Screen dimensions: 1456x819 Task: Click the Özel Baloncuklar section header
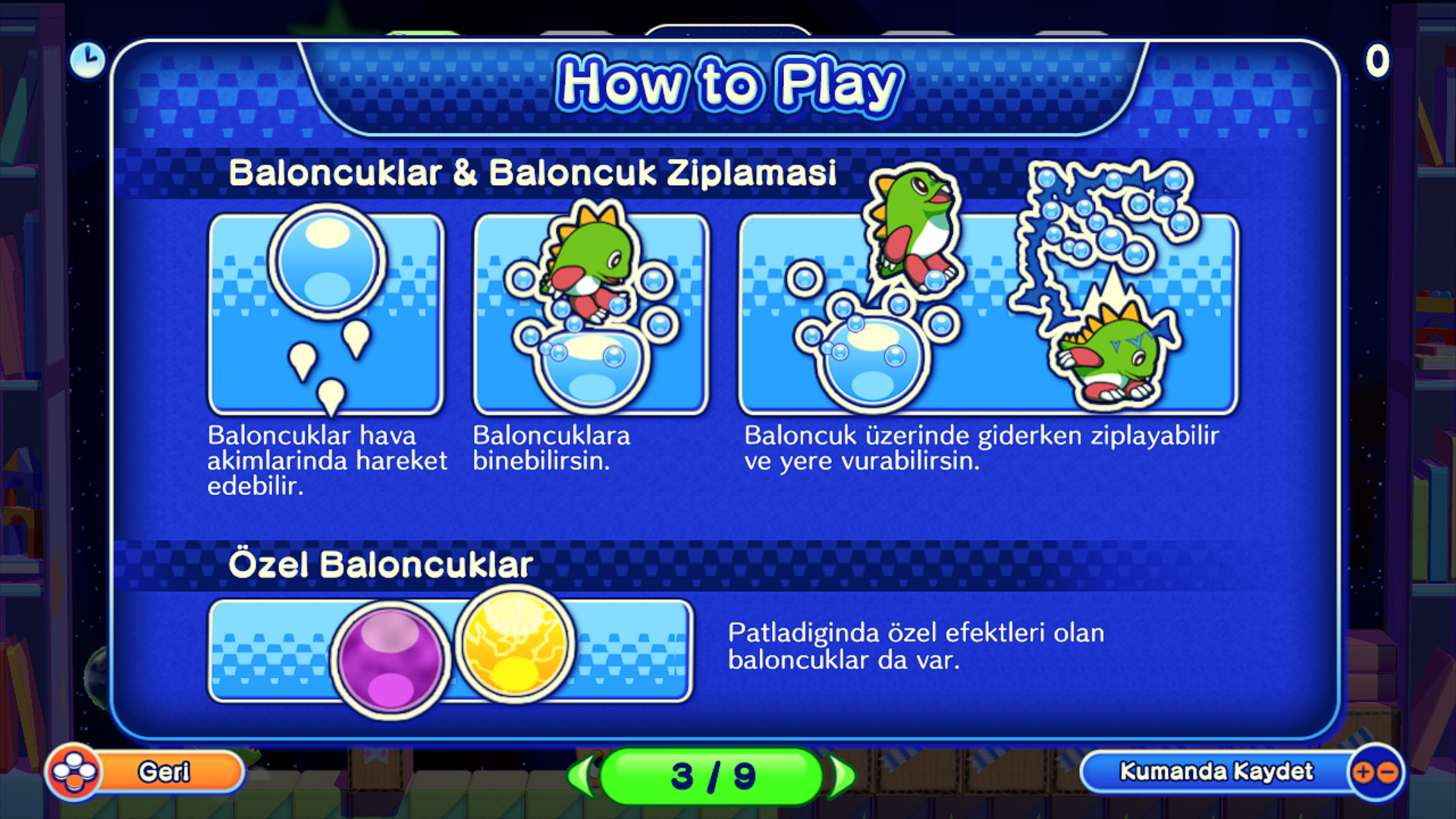tap(383, 562)
